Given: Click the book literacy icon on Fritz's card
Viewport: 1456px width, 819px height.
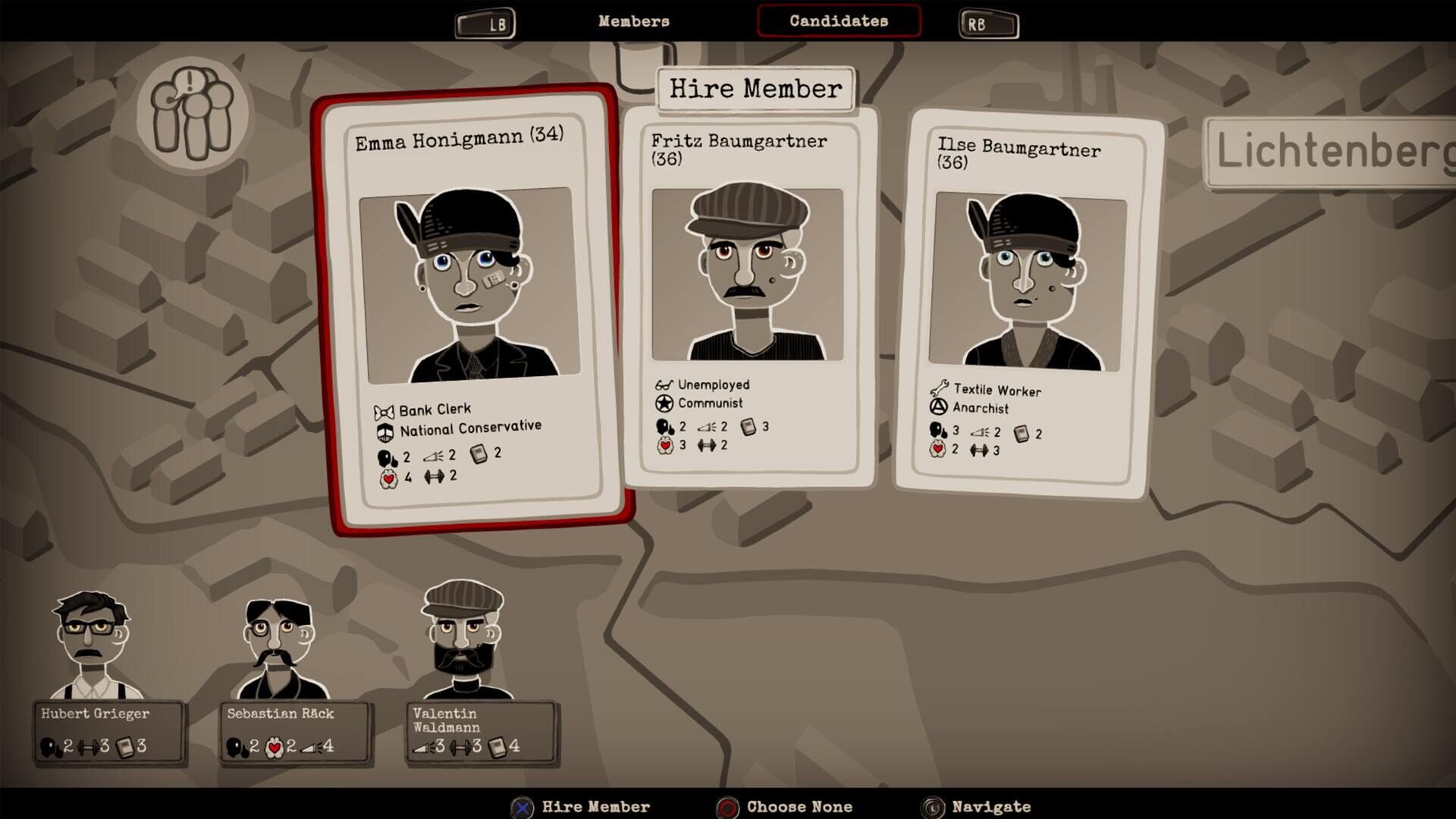Looking at the screenshot, I should click(749, 426).
